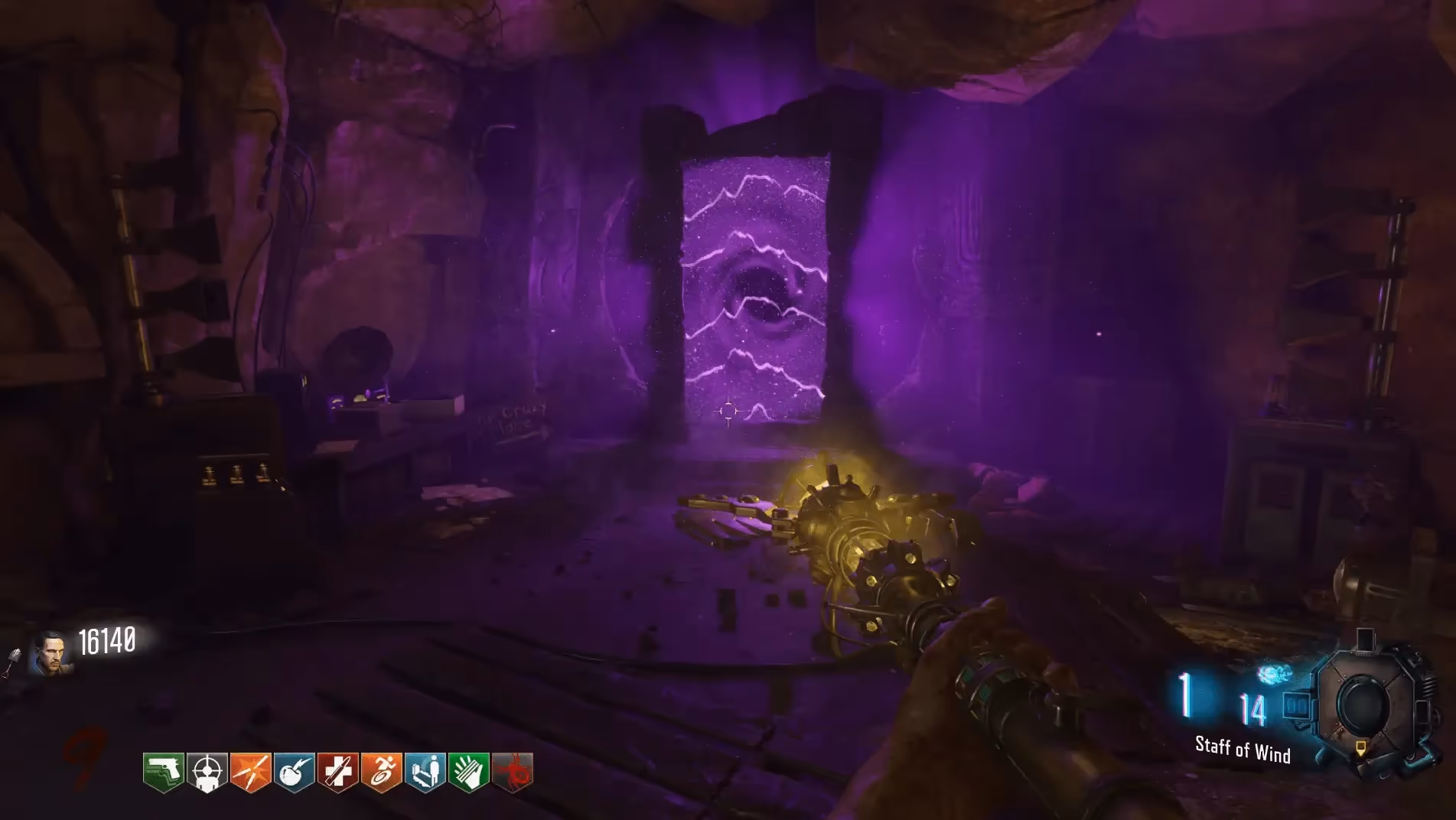The height and width of the screenshot is (820, 1456).
Task: Click the character portrait beside the score
Action: (x=51, y=654)
